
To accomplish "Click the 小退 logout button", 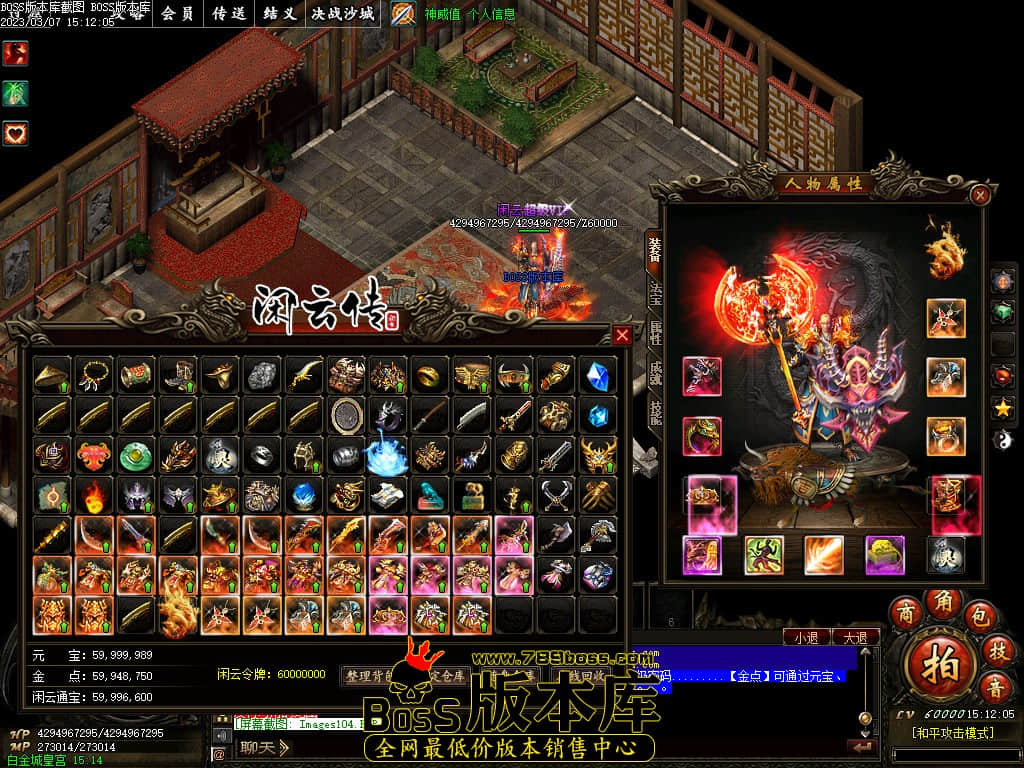I will [807, 637].
